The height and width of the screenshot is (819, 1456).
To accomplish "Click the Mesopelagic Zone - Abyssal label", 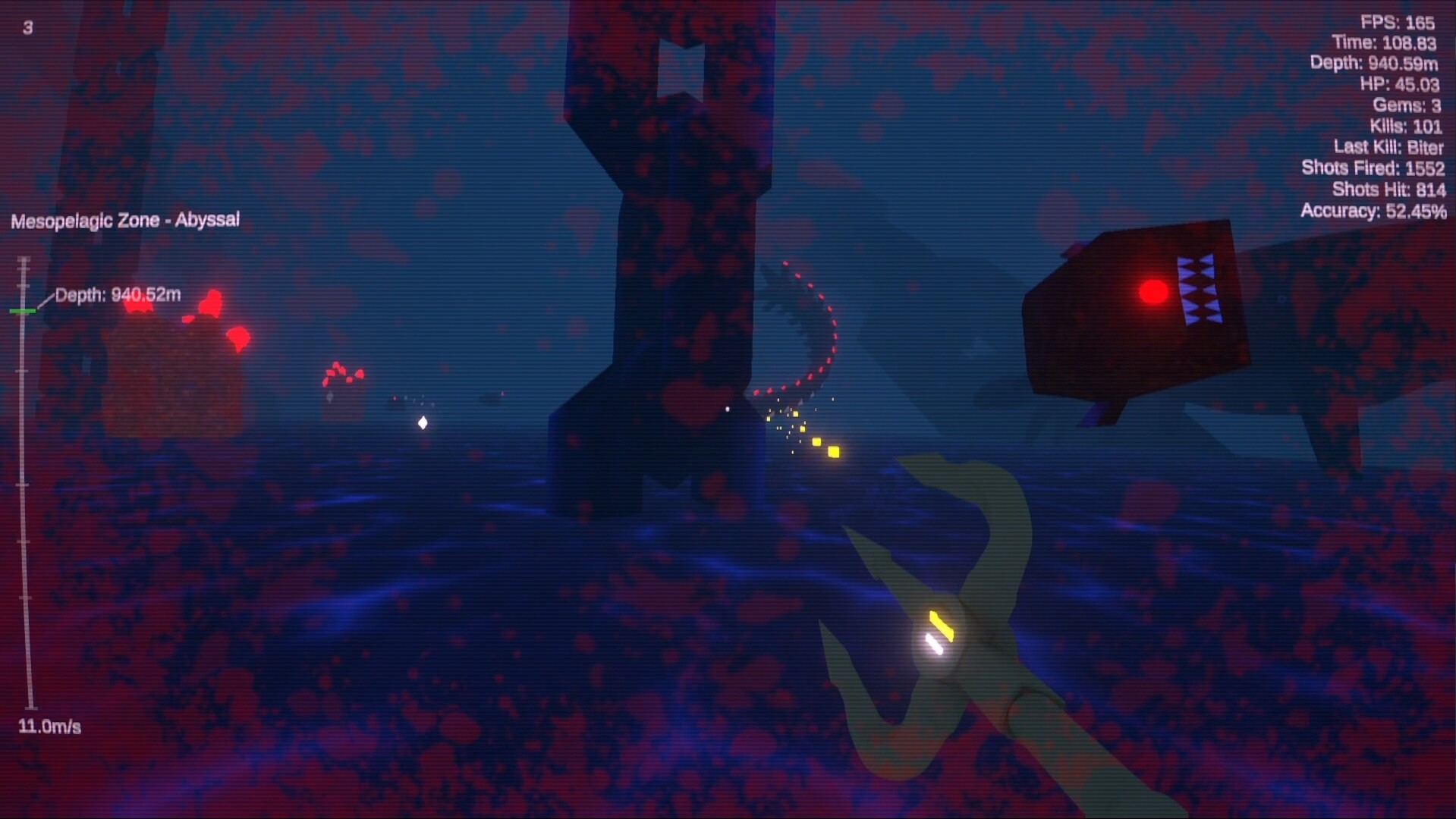I will click(124, 219).
